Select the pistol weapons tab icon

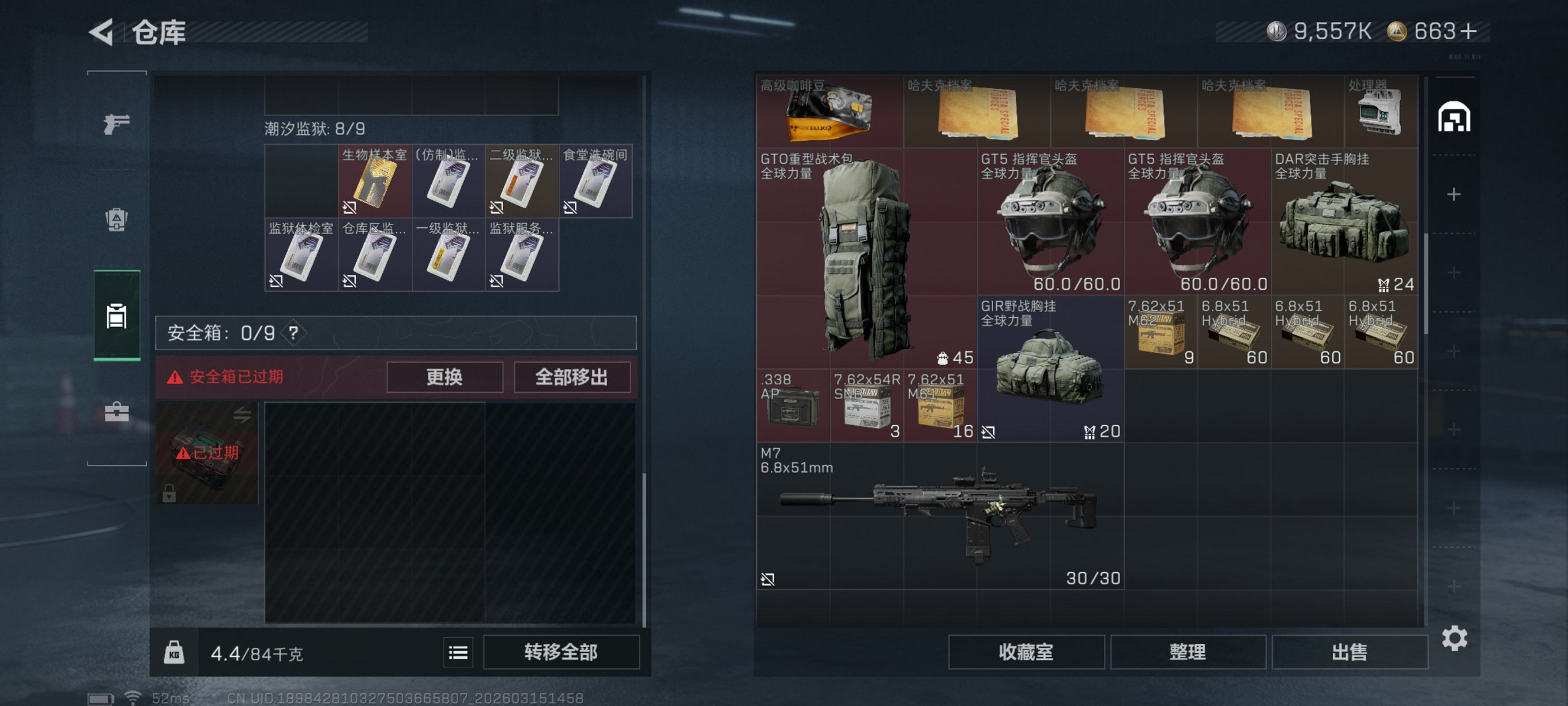tap(116, 123)
